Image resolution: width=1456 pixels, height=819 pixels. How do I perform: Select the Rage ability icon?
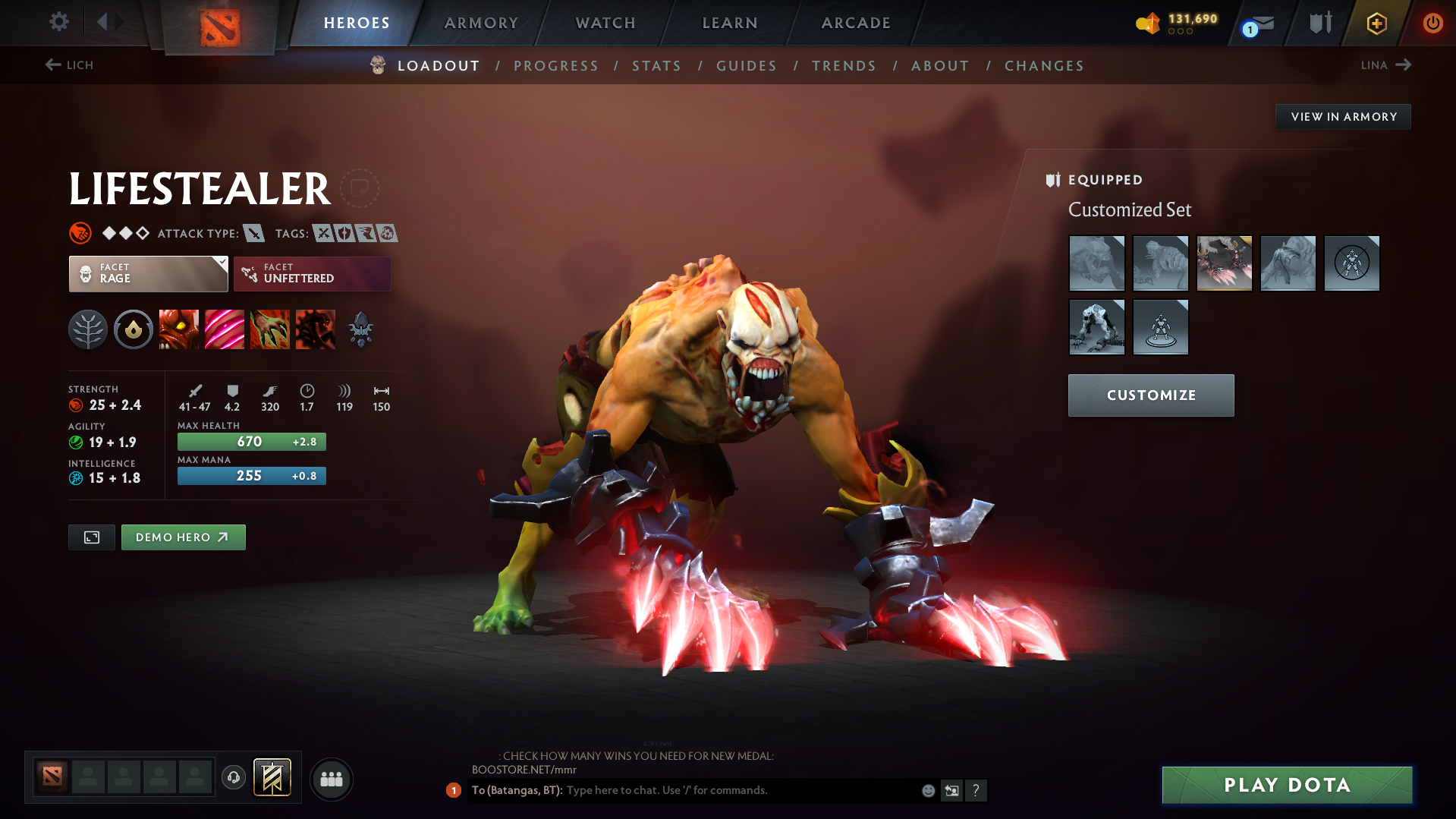(179, 329)
